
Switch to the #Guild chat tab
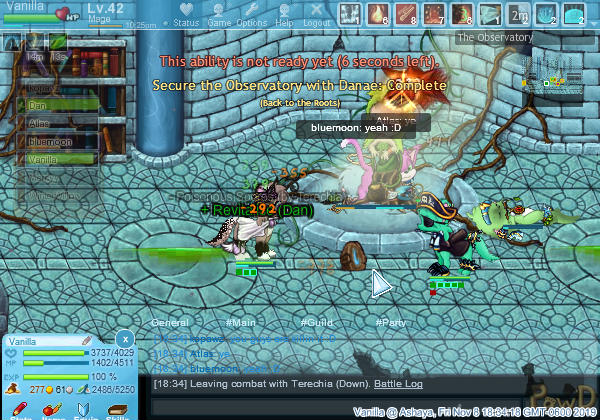click(x=317, y=322)
